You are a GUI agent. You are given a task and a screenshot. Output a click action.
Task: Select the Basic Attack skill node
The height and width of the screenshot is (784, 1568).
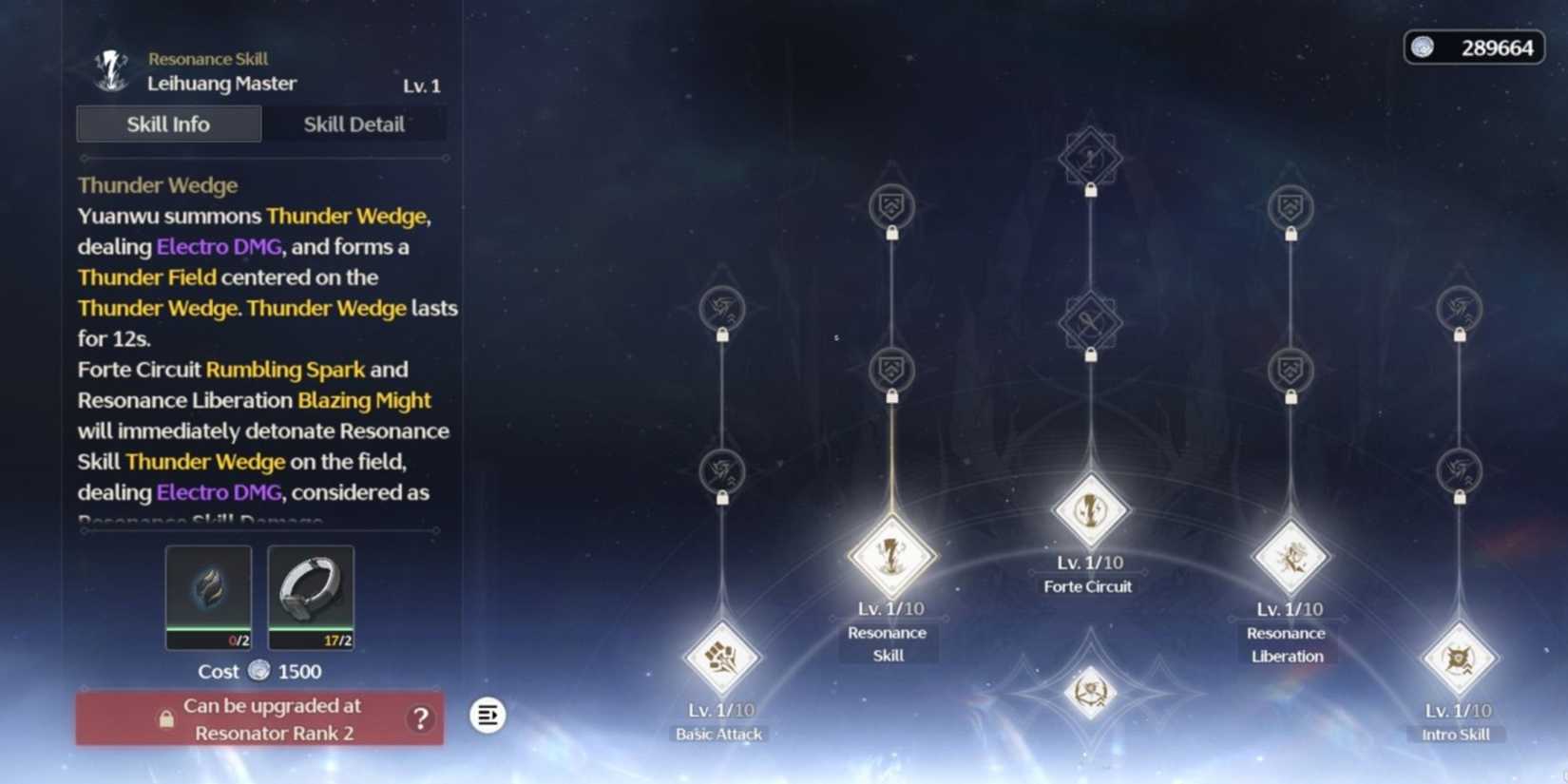(x=720, y=656)
